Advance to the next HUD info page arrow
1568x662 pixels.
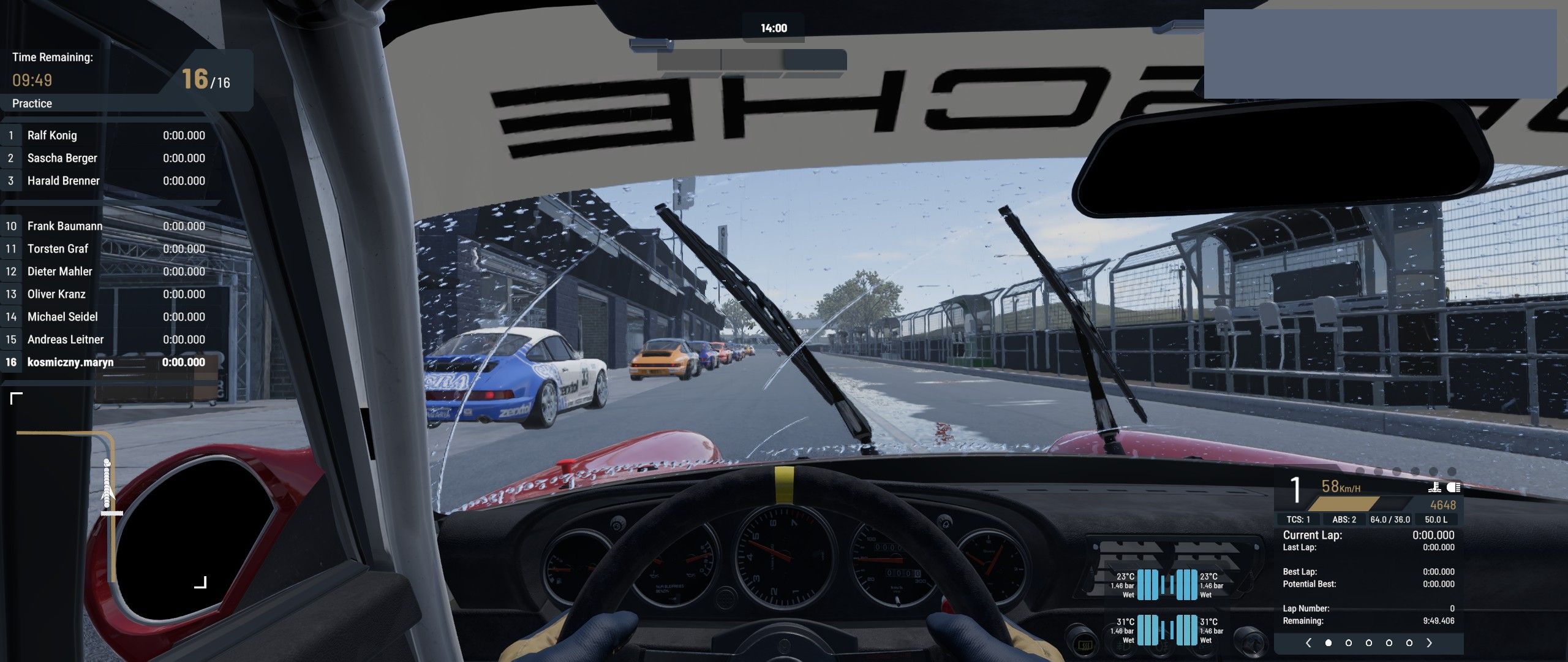click(1430, 643)
